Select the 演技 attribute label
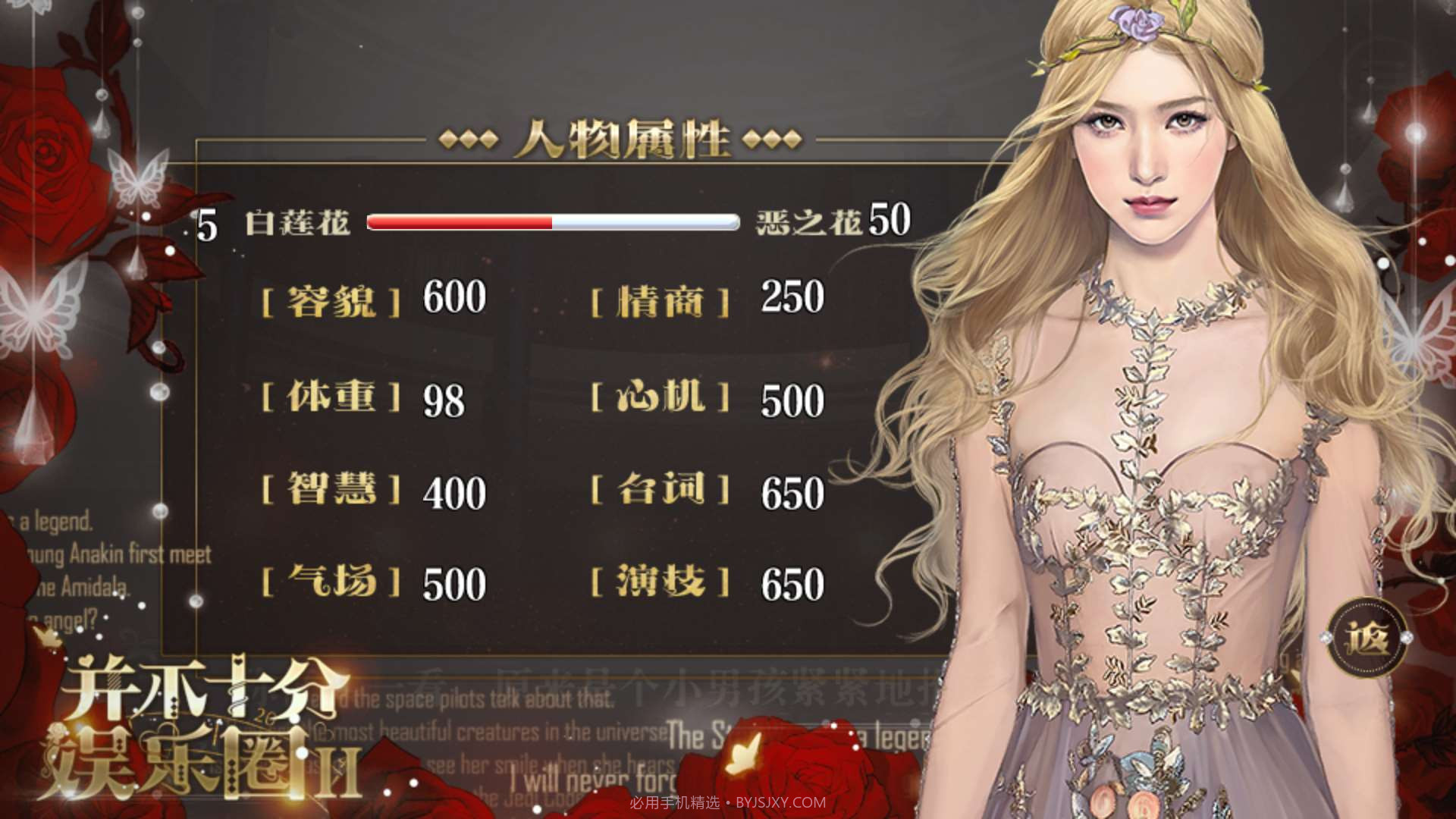The width and height of the screenshot is (1456, 819). coord(664,584)
